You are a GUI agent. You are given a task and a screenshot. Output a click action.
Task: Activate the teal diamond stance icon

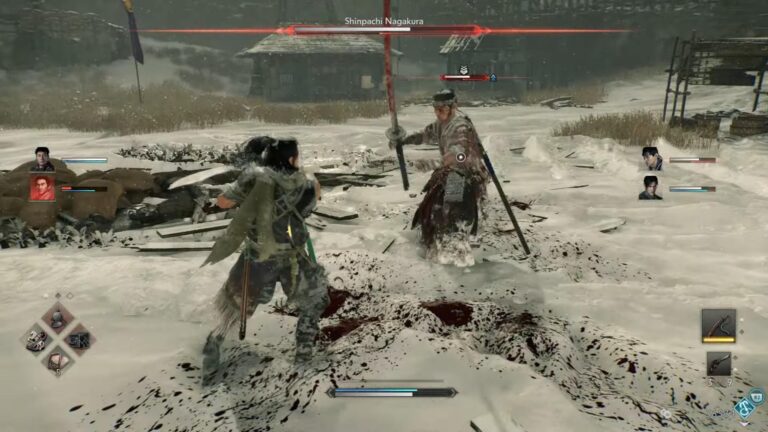tap(744, 407)
